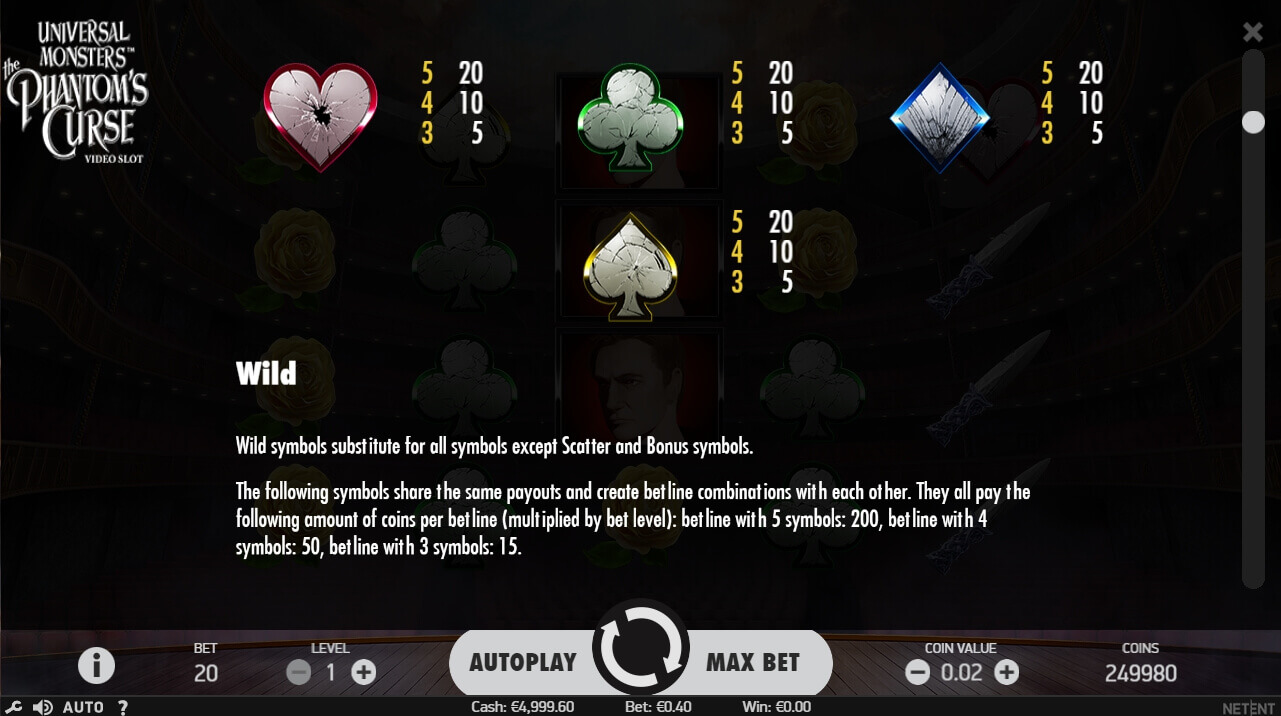Decrease the bet level
Image resolution: width=1281 pixels, height=716 pixels.
(x=298, y=672)
